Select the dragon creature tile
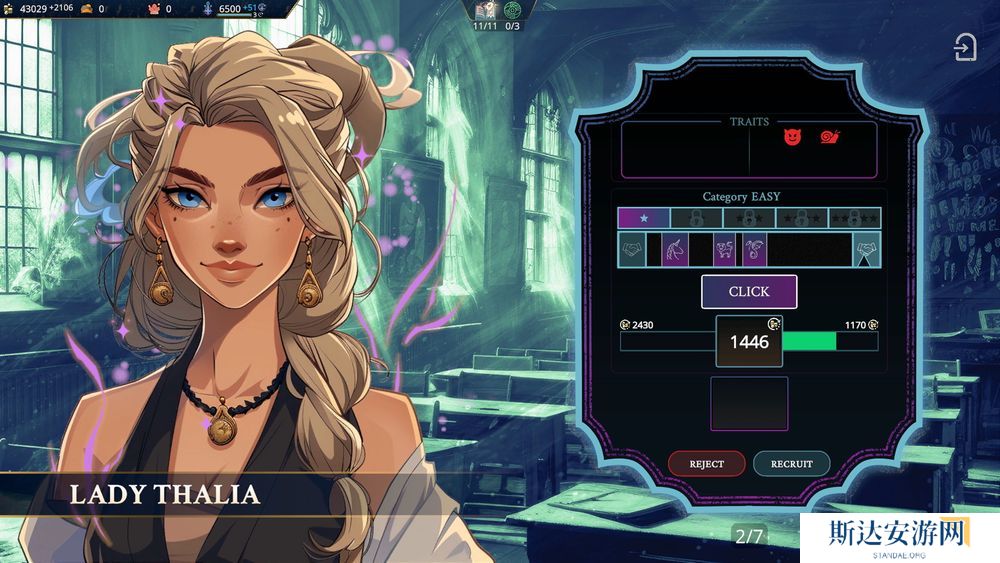Image resolution: width=1000 pixels, height=563 pixels. pyautogui.click(x=753, y=249)
